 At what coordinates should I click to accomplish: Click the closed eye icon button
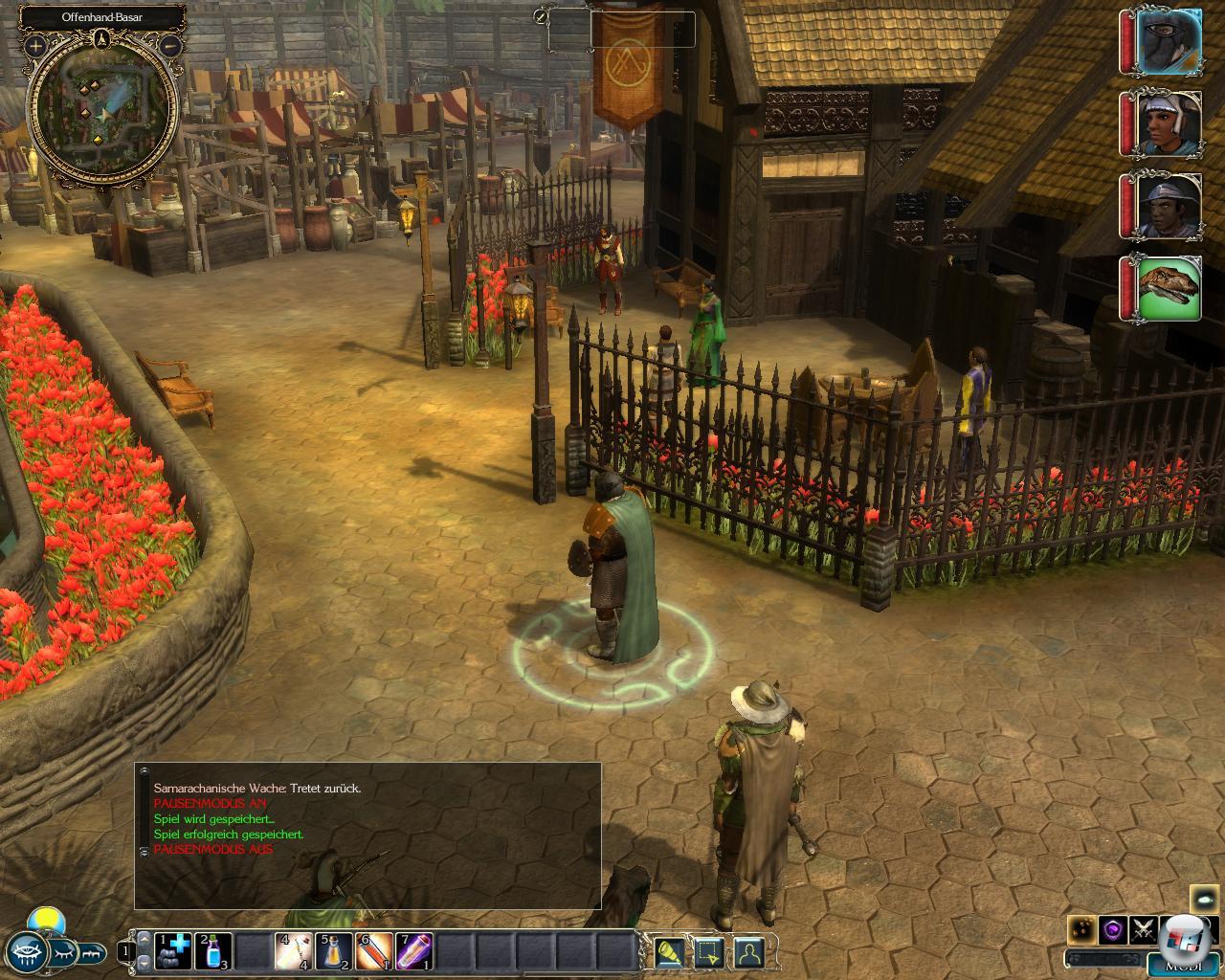(64, 952)
